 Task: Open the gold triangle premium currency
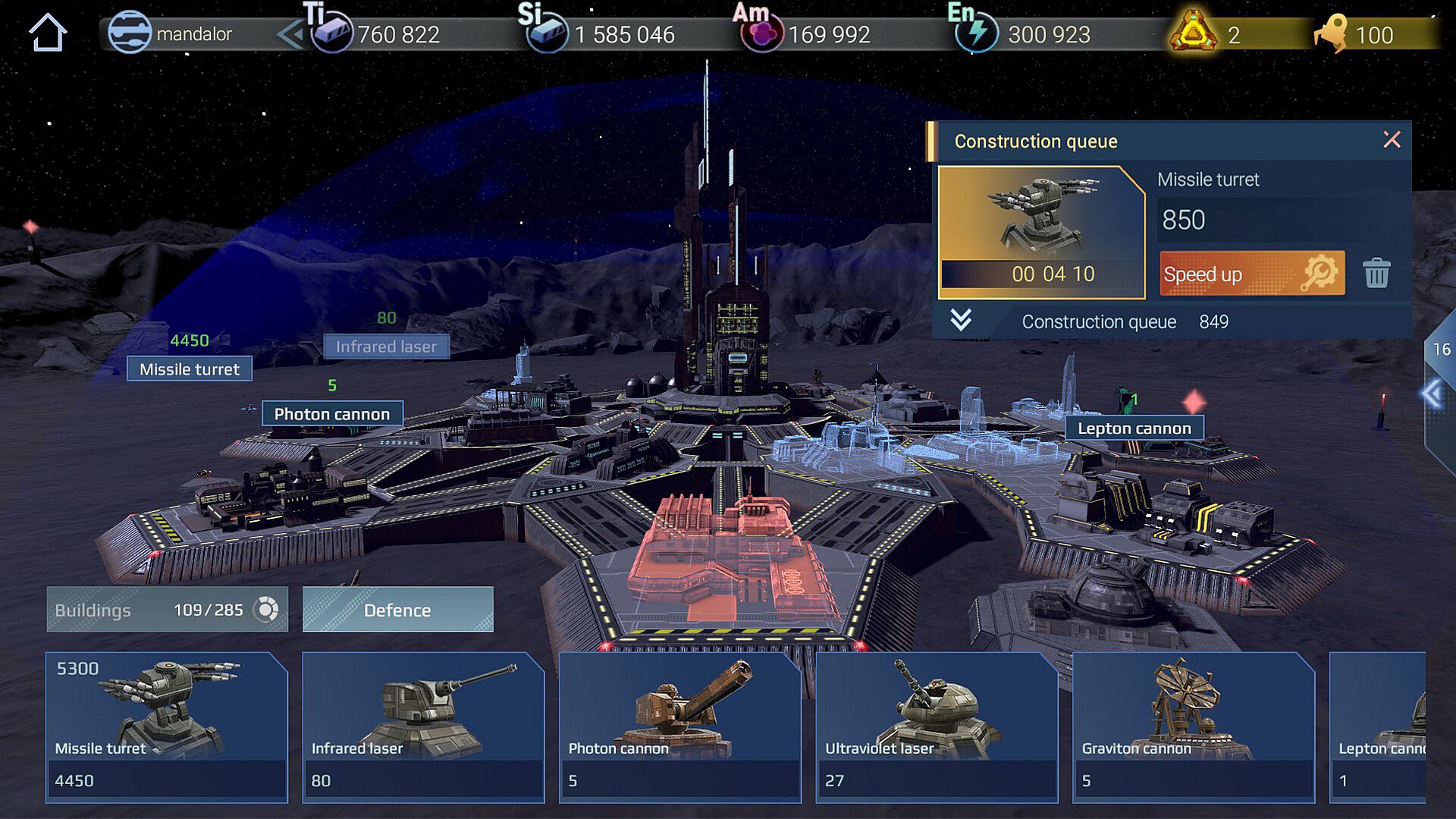(x=1193, y=33)
